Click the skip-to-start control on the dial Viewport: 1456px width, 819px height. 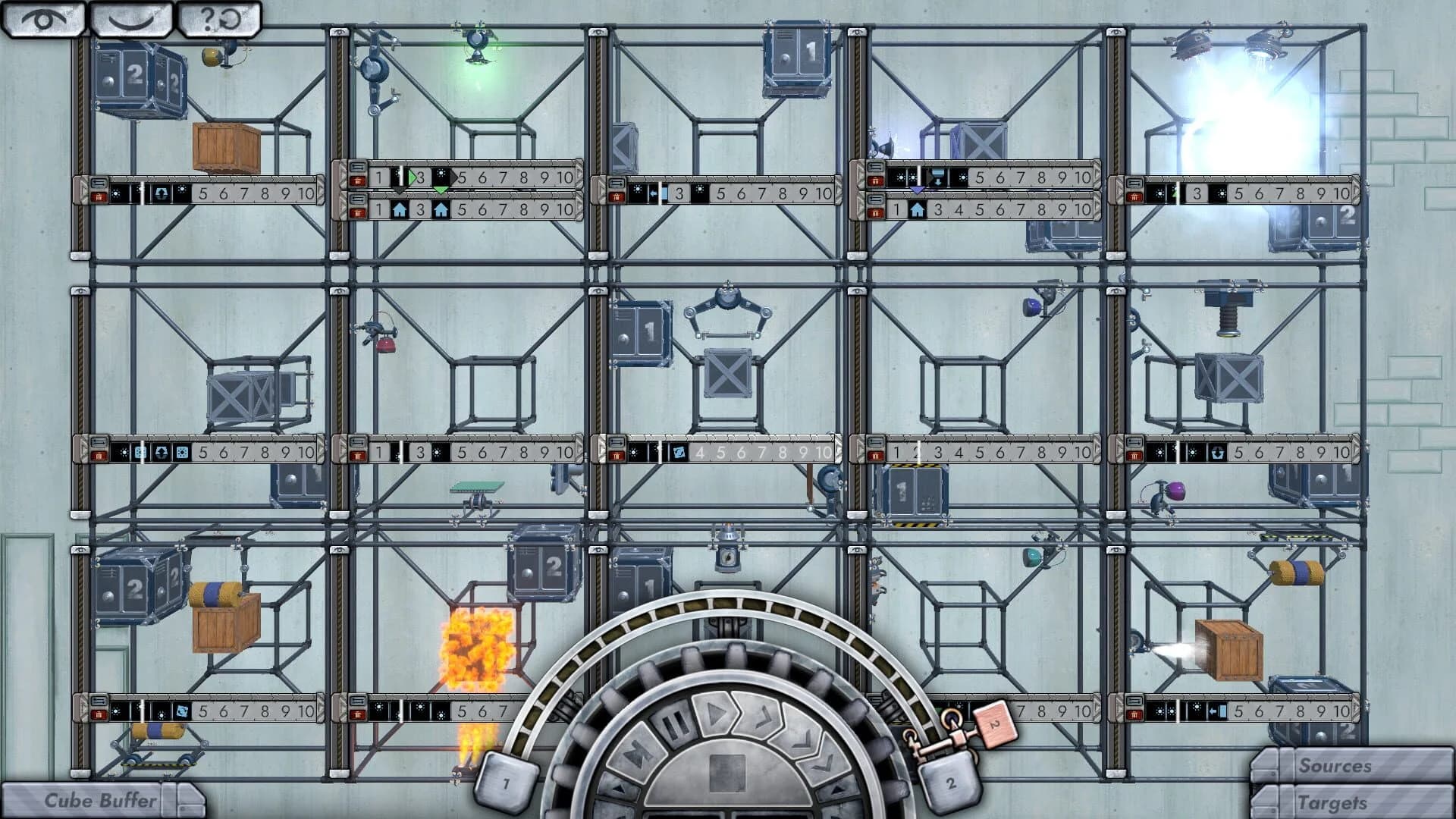point(635,752)
